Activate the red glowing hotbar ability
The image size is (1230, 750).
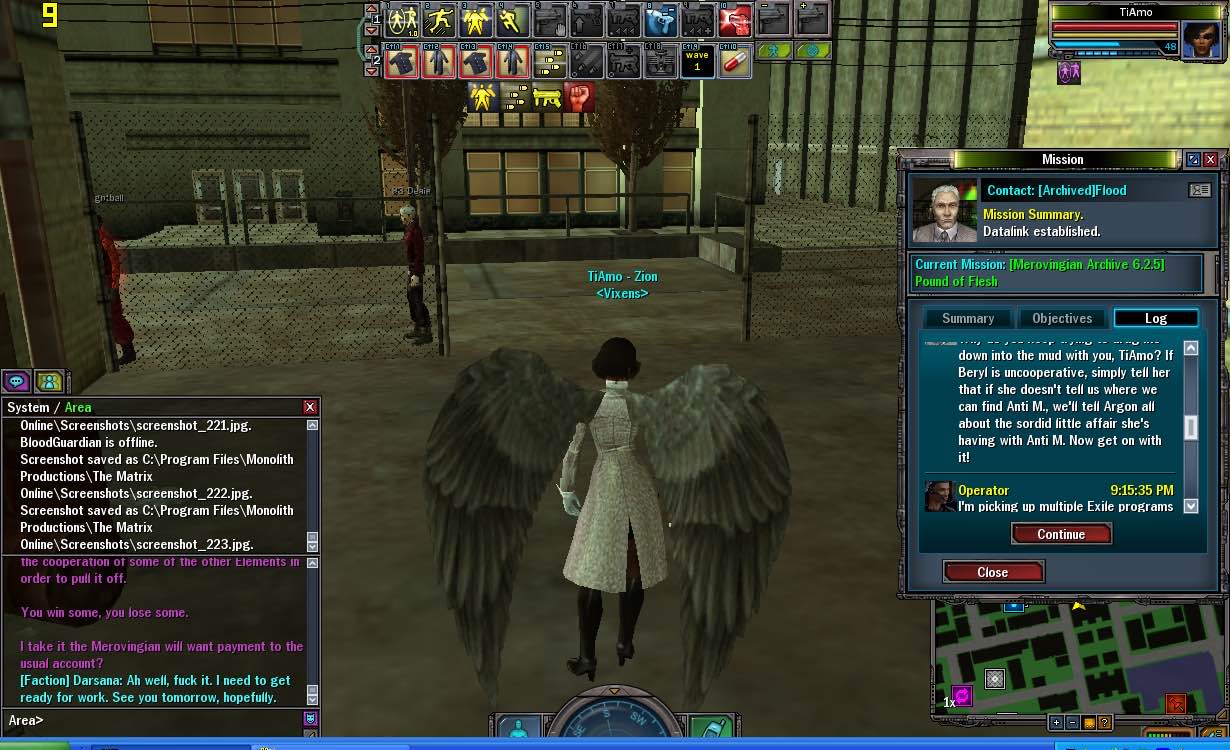[735, 20]
